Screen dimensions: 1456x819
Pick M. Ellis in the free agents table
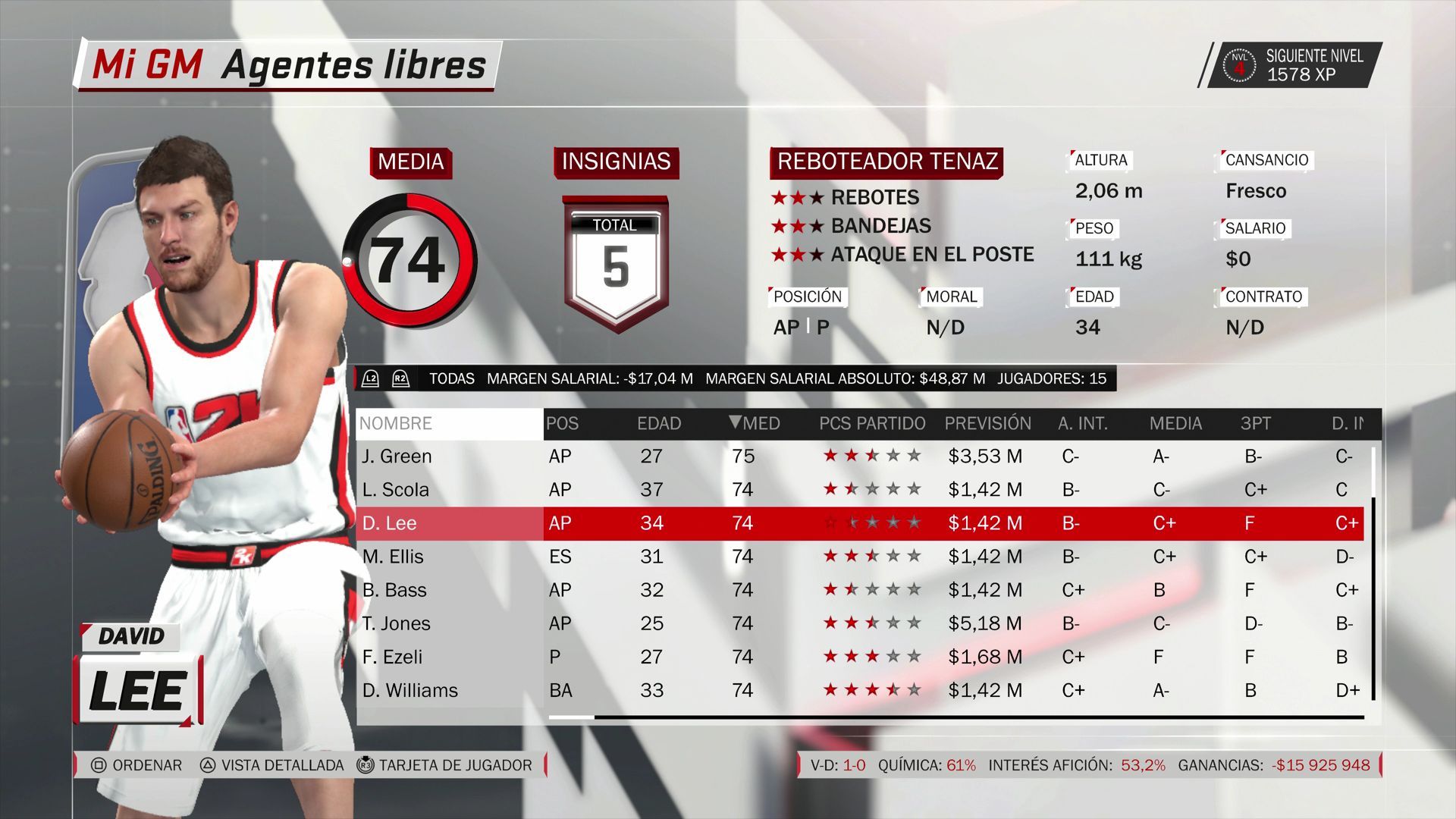pos(393,557)
